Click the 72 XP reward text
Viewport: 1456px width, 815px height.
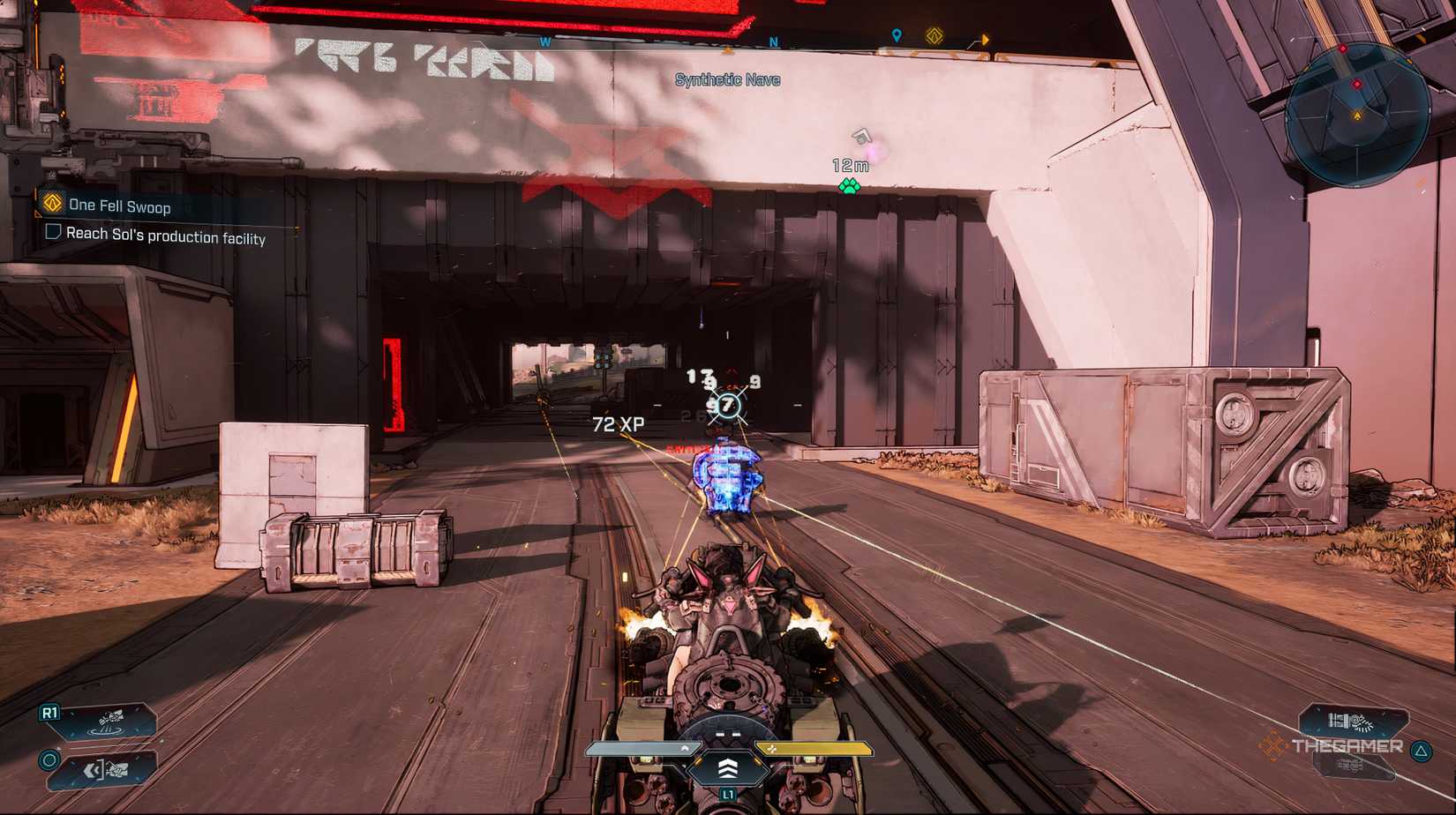(x=620, y=422)
